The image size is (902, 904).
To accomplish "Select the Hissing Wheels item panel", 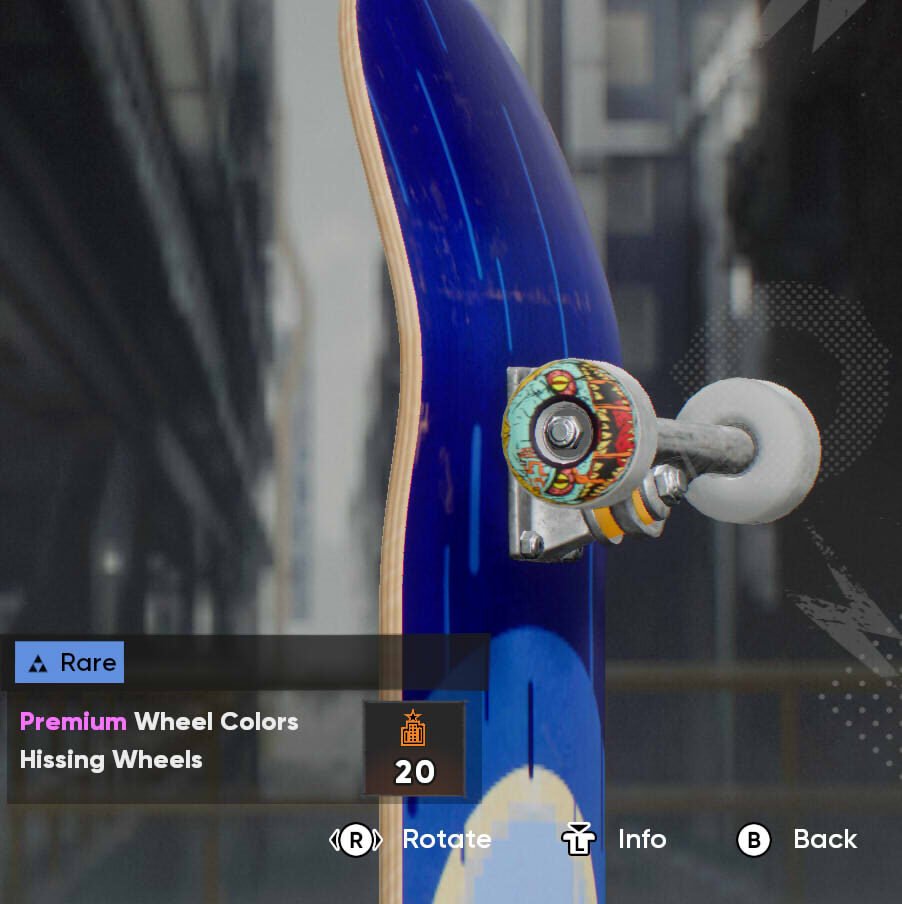I will click(x=180, y=742).
